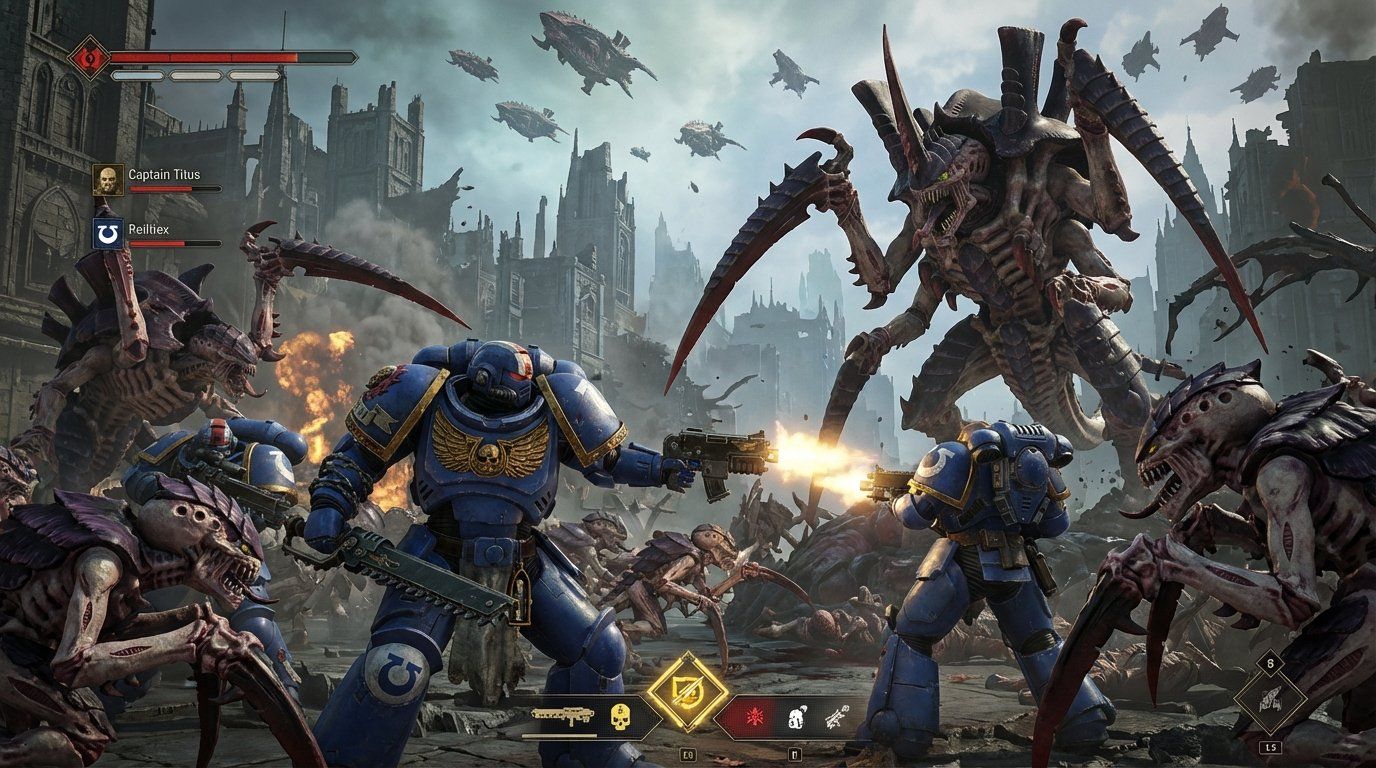Click the Ultramarines omega icon beside Reiltiex
1376x768 pixels.
point(107,234)
